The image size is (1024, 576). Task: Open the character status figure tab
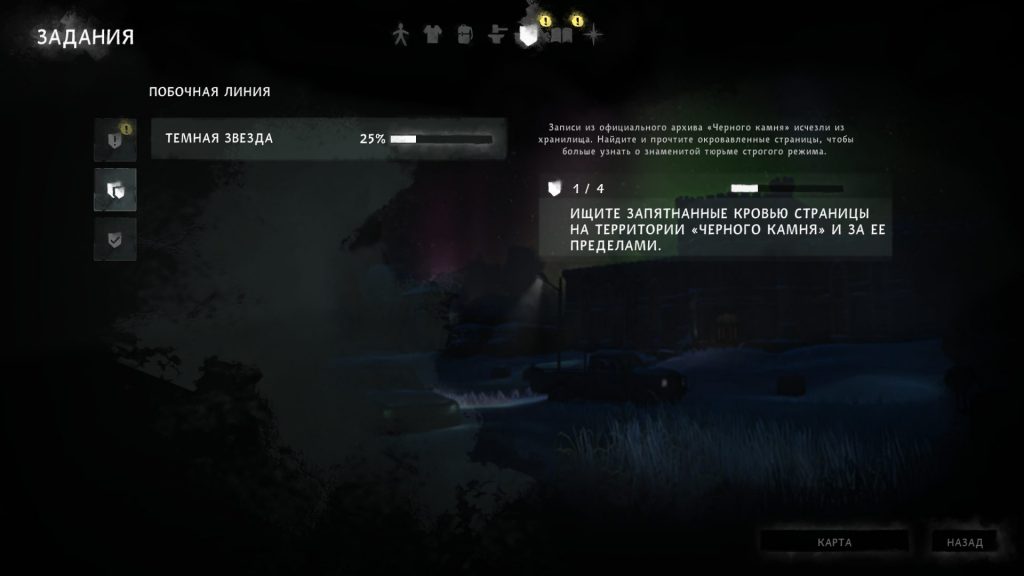[x=400, y=35]
